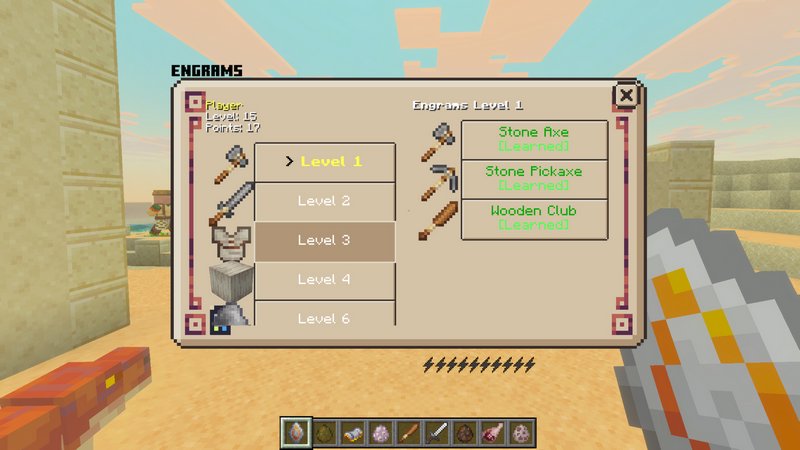Select the highlighted first hotbar slot egg
Image resolution: width=800 pixels, height=450 pixels.
pyautogui.click(x=296, y=433)
